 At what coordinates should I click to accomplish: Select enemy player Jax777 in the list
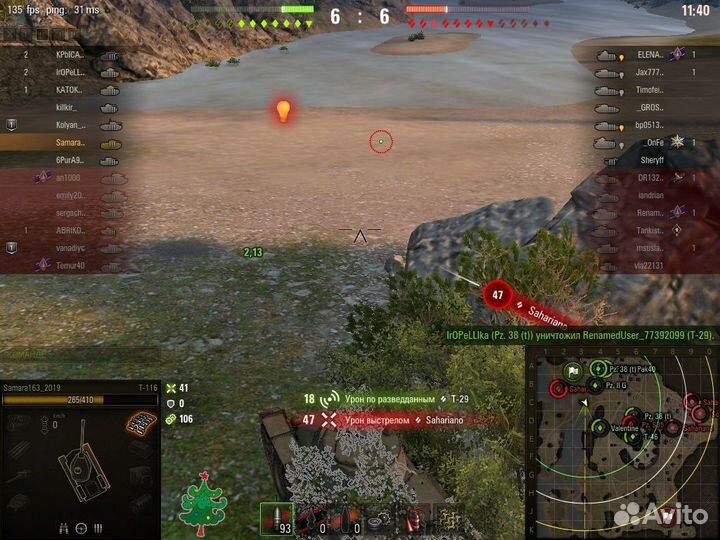pyautogui.click(x=650, y=72)
